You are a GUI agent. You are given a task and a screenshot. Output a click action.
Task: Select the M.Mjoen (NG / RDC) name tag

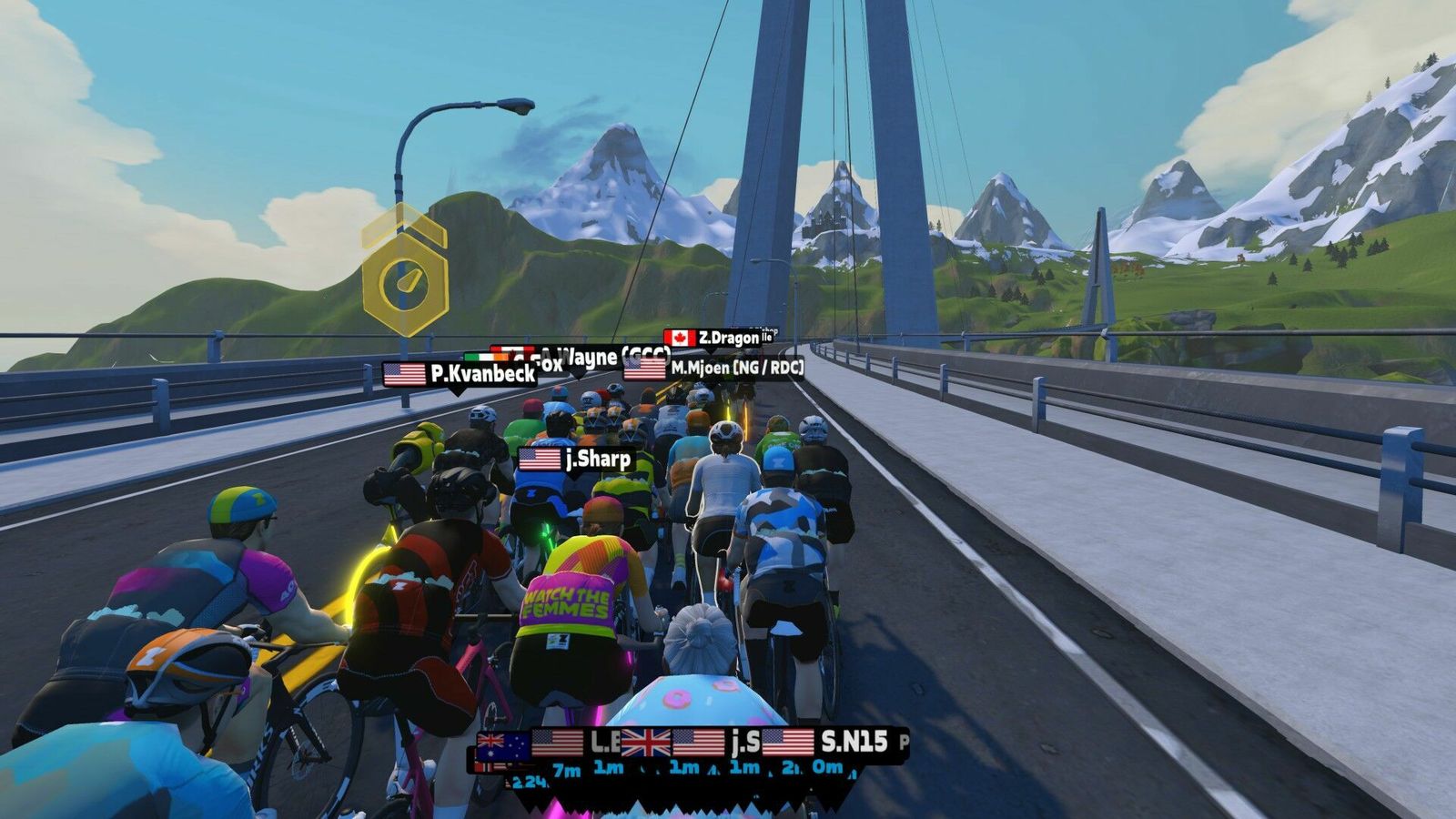click(x=714, y=369)
